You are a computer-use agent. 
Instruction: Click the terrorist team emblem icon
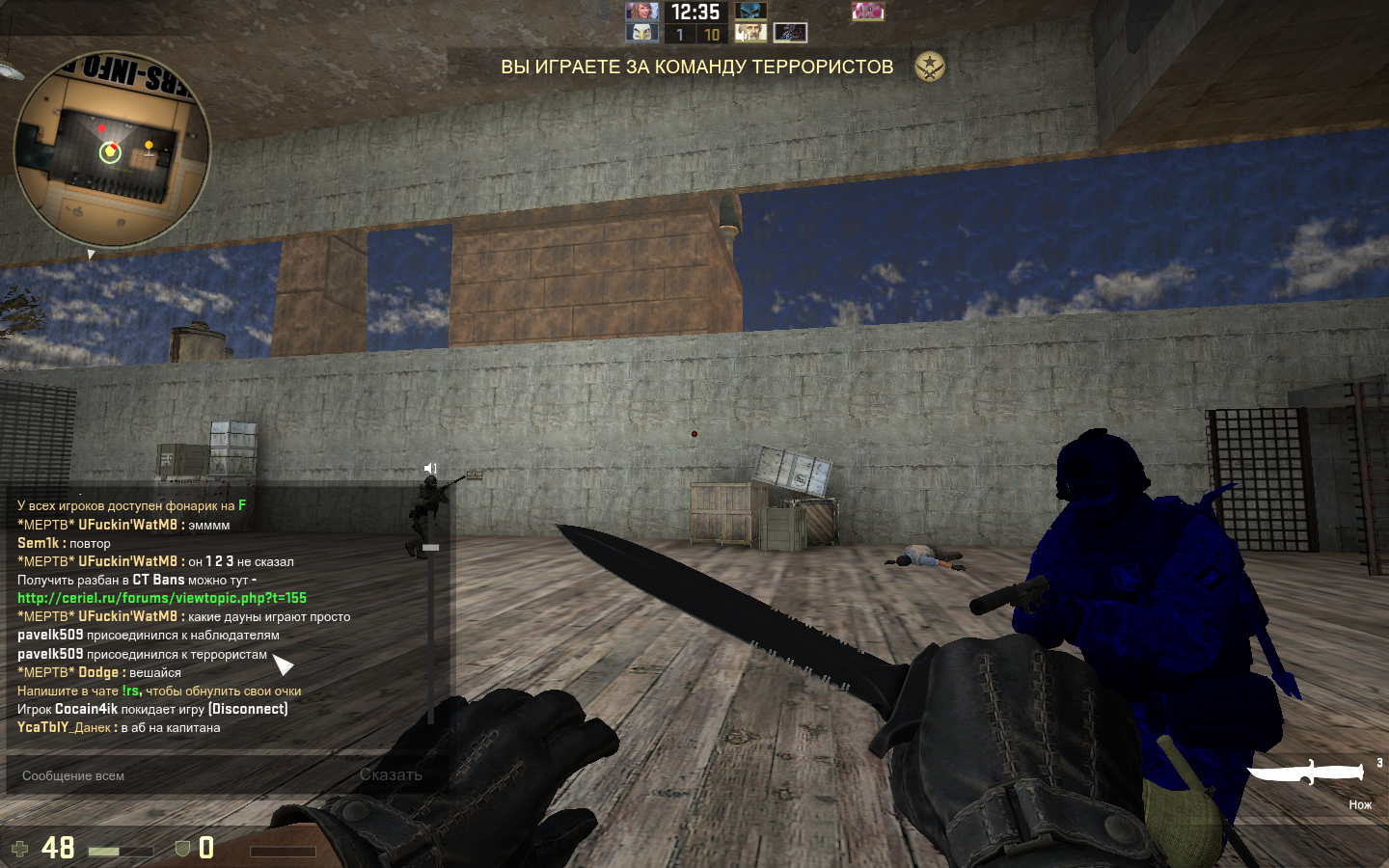point(929,67)
